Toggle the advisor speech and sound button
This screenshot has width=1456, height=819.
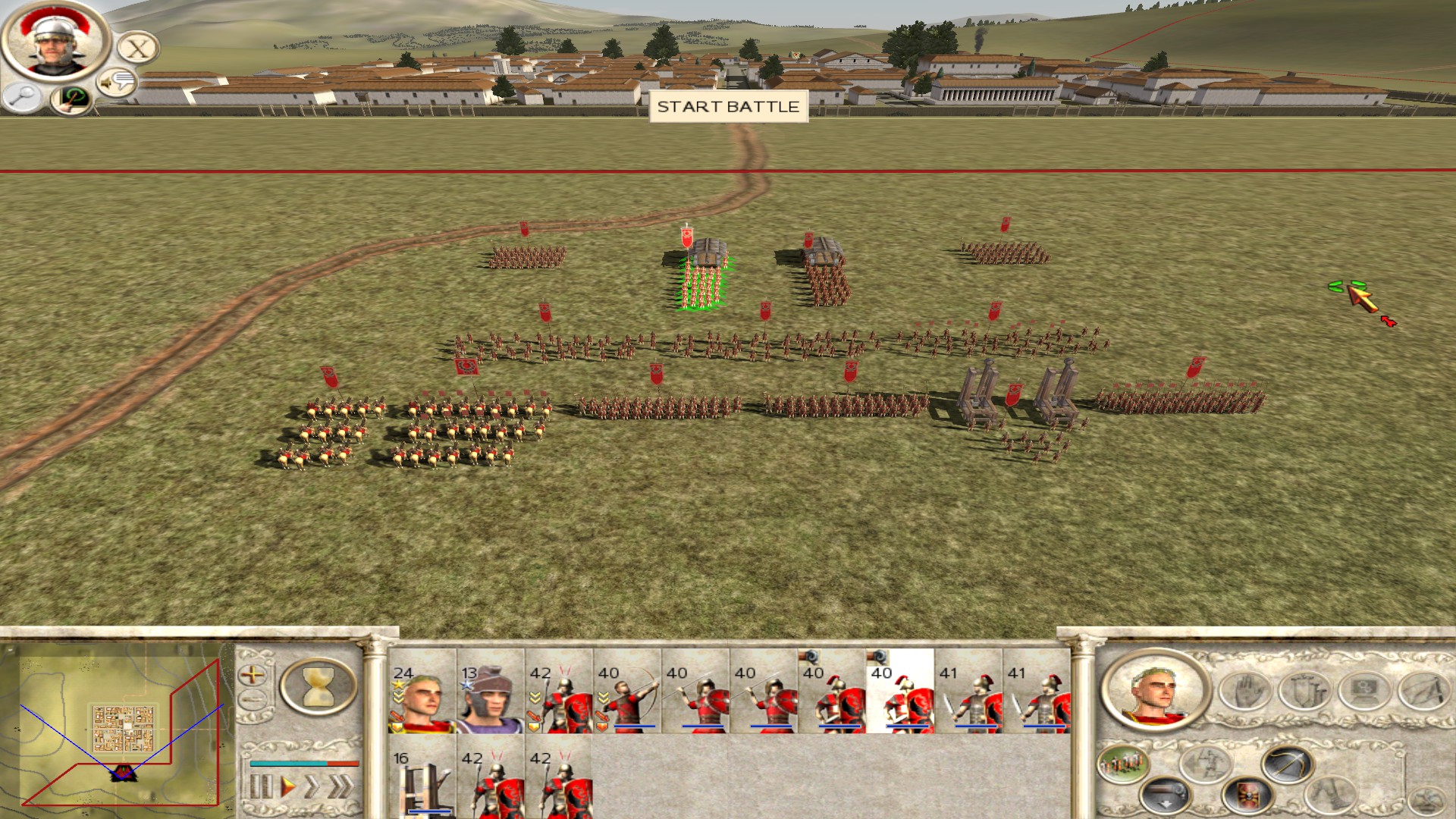click(x=117, y=82)
